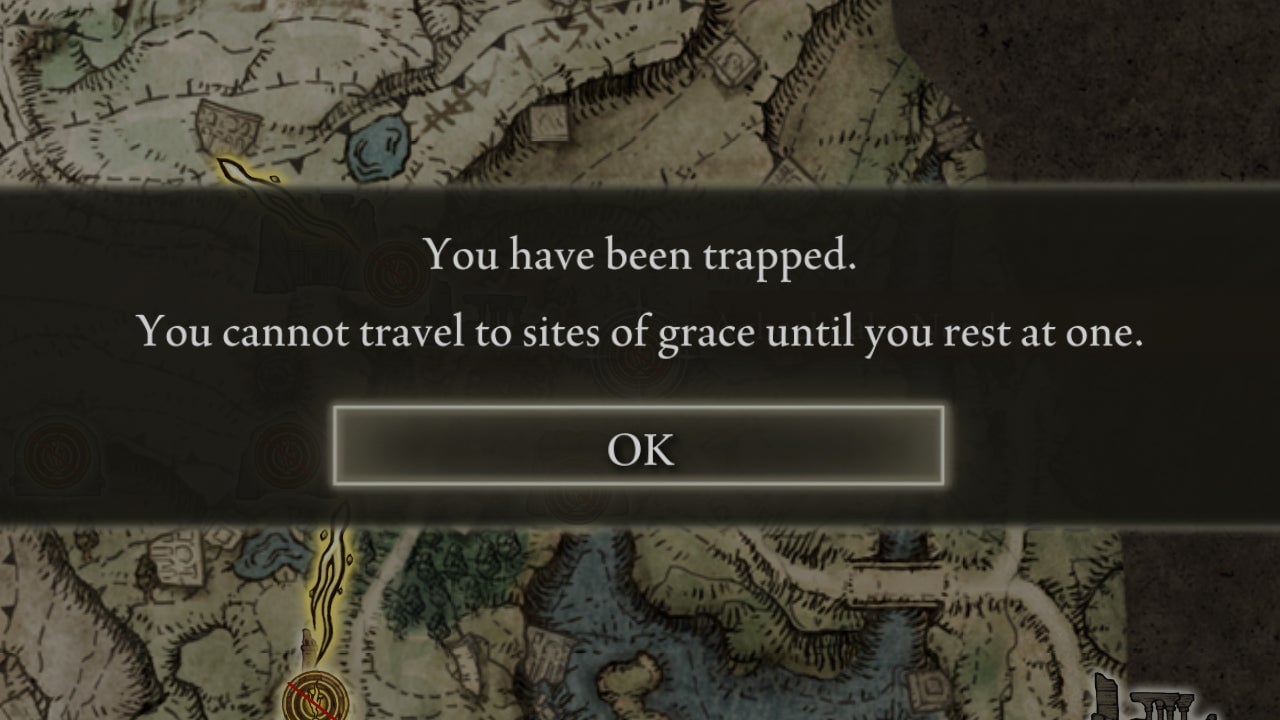The height and width of the screenshot is (720, 1280).
Task: Dismiss the trap notification dialog
Action: coord(640,450)
